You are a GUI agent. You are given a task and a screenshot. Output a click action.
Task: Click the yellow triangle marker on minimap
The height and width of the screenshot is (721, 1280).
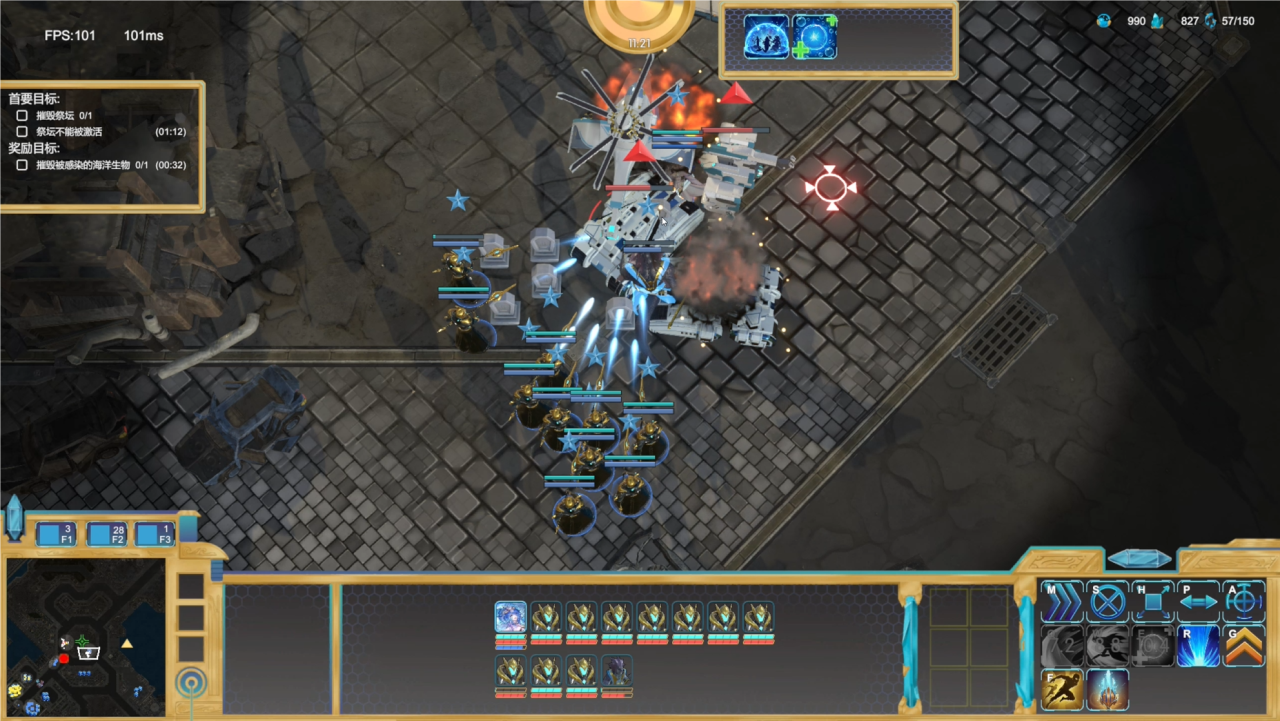(x=127, y=643)
